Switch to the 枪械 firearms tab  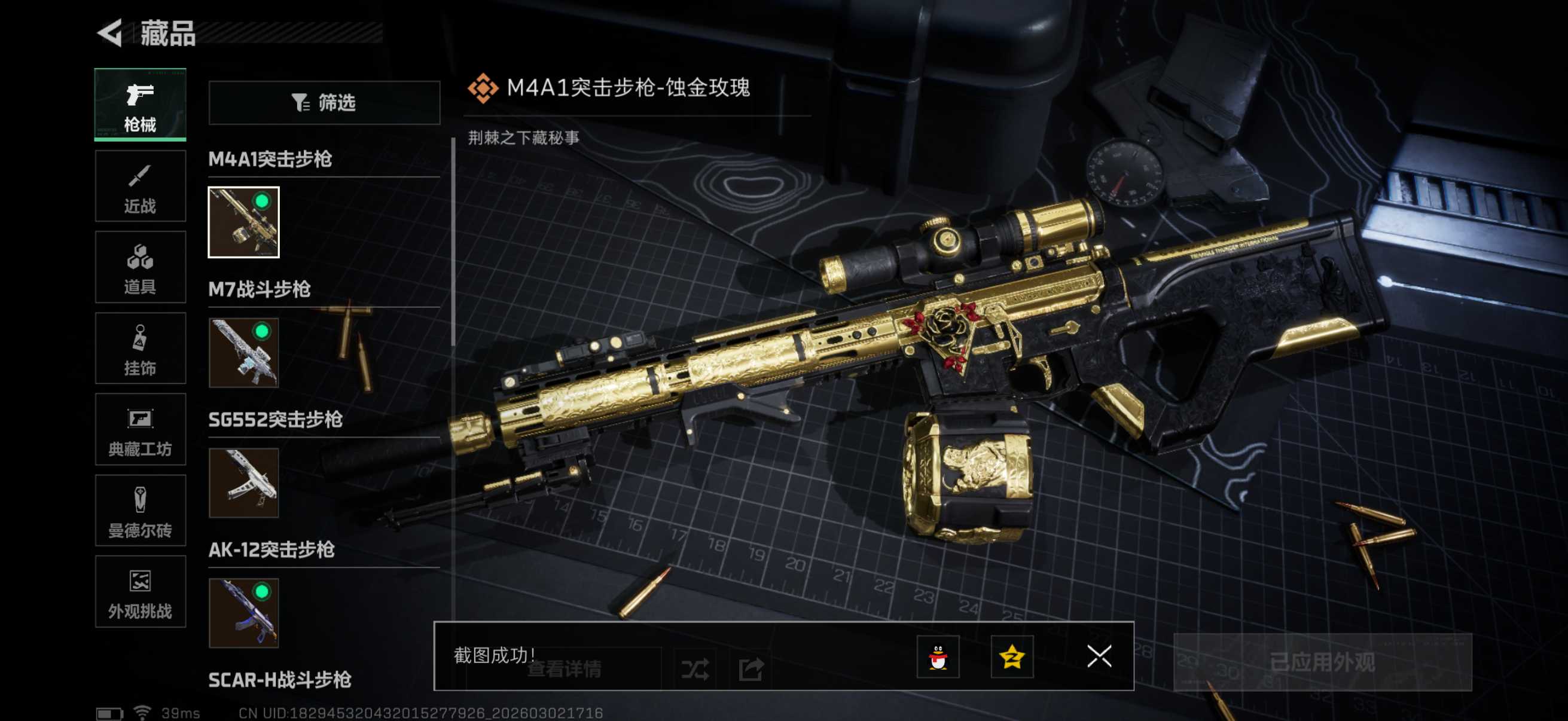(x=140, y=105)
